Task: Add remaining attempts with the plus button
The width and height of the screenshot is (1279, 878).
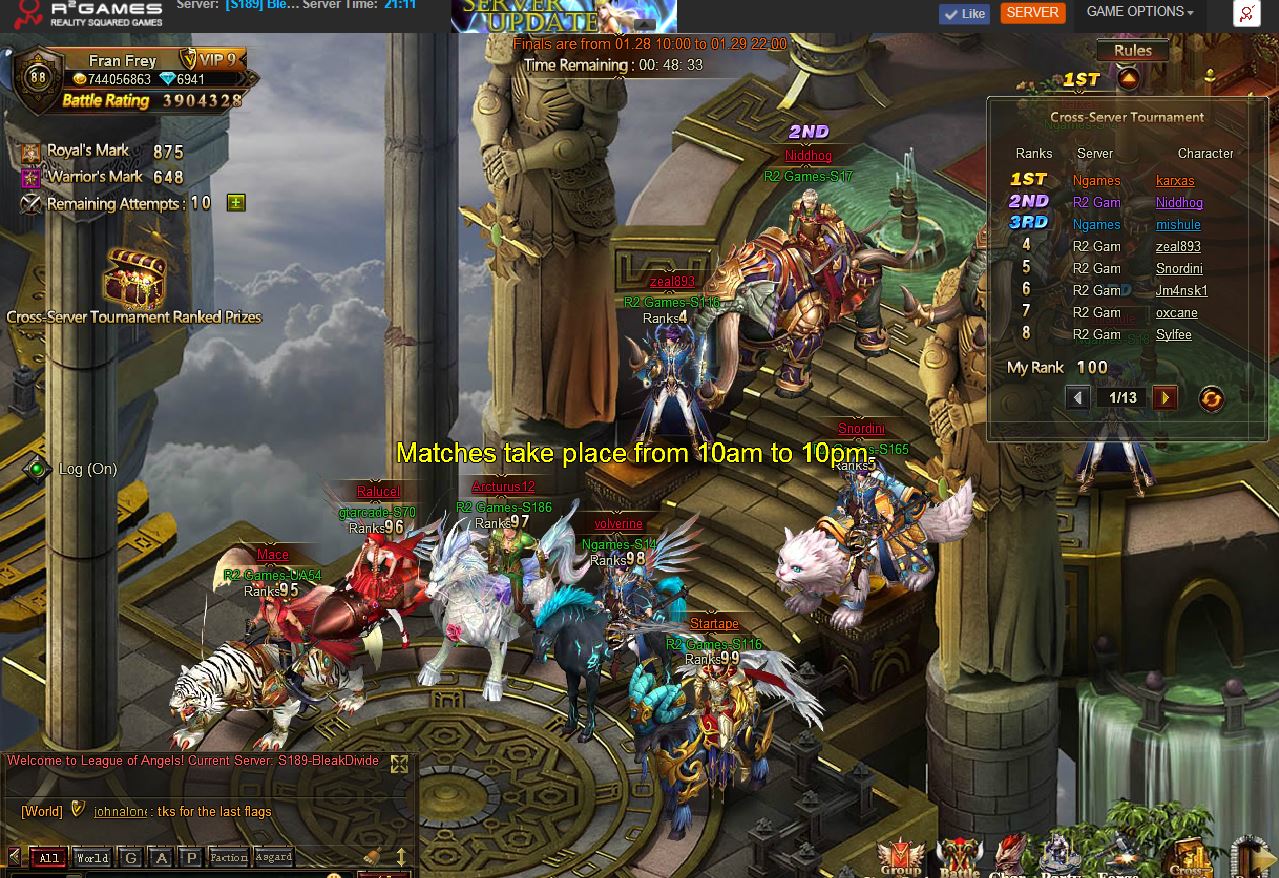Action: [x=236, y=203]
